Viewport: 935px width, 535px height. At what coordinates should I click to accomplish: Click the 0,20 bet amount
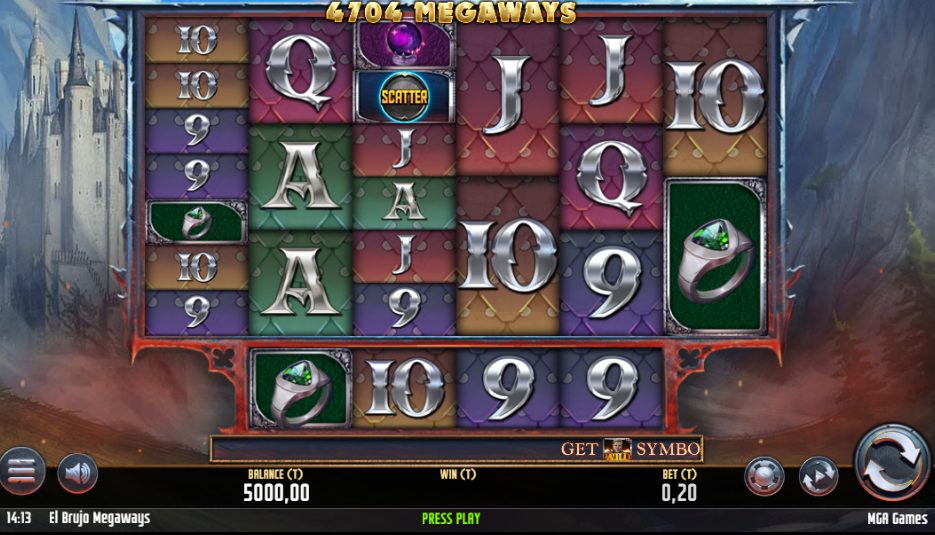(x=679, y=492)
